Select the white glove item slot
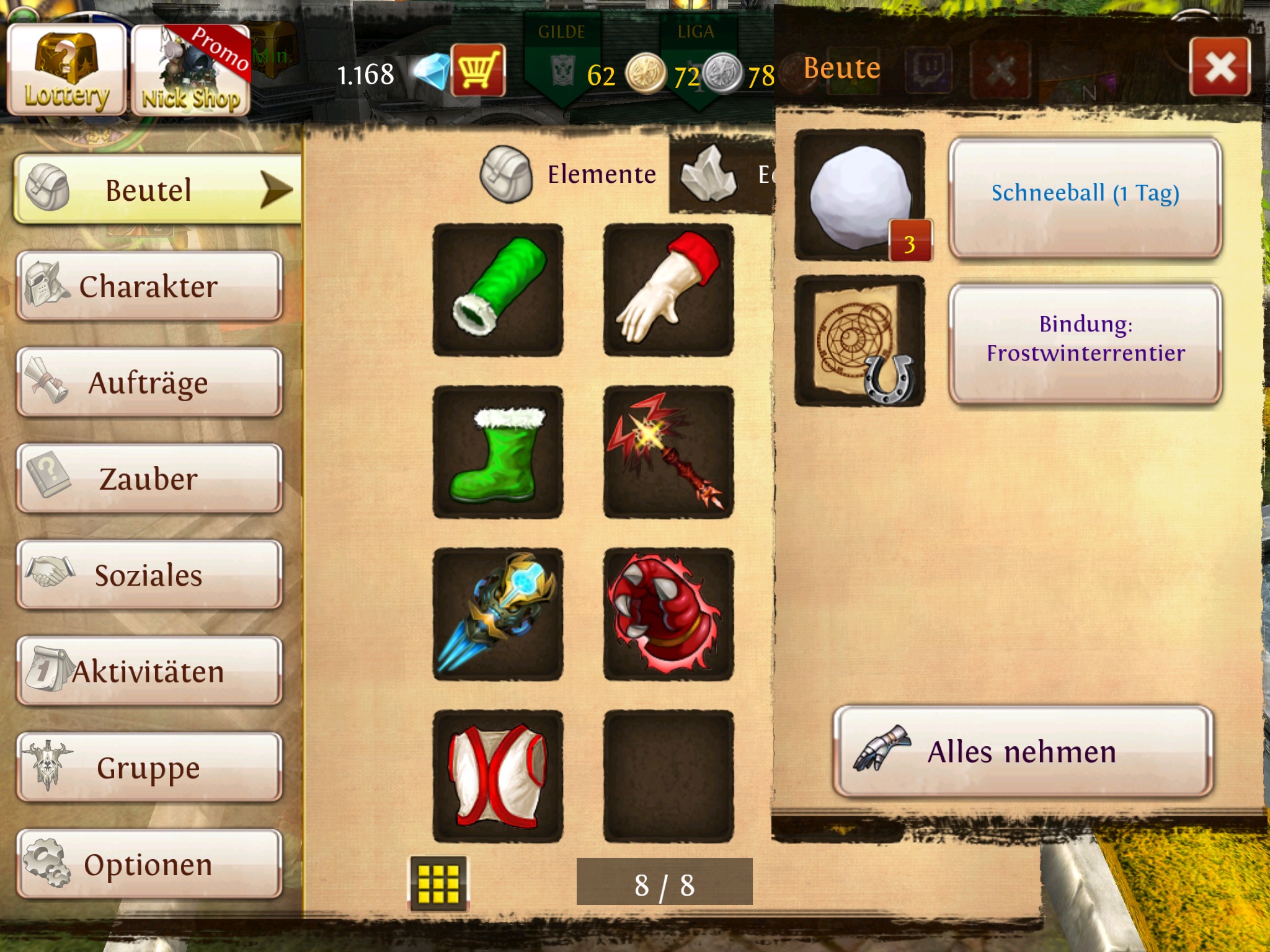 (x=668, y=290)
